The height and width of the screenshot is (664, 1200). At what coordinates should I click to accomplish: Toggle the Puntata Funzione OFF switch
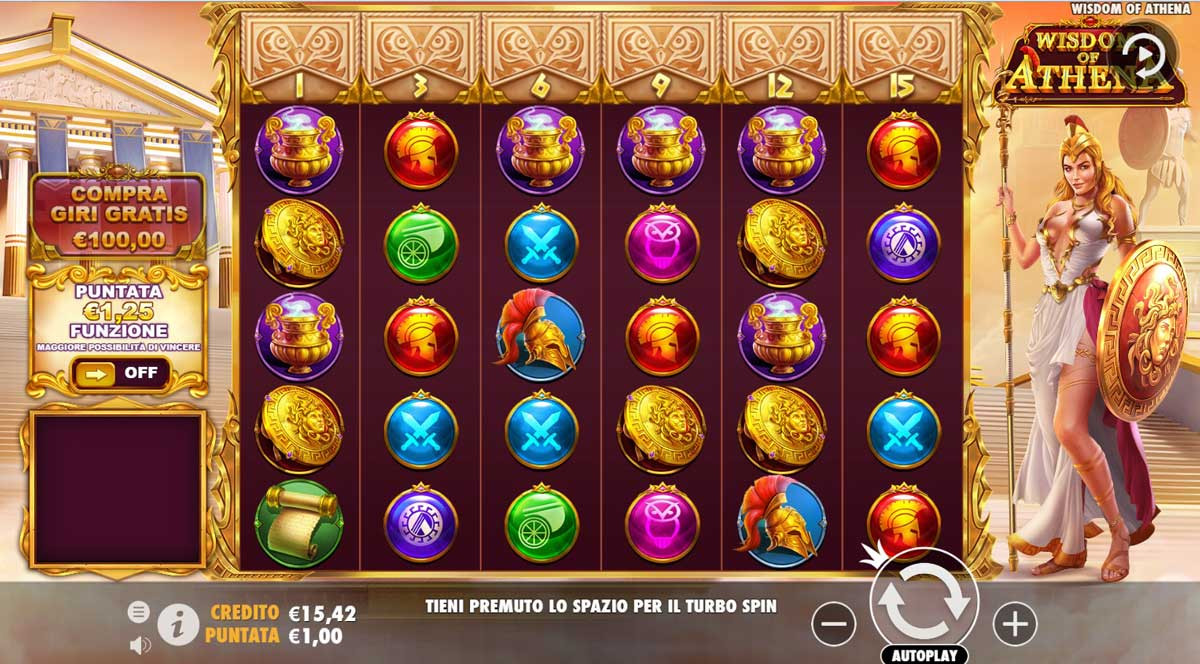120,374
